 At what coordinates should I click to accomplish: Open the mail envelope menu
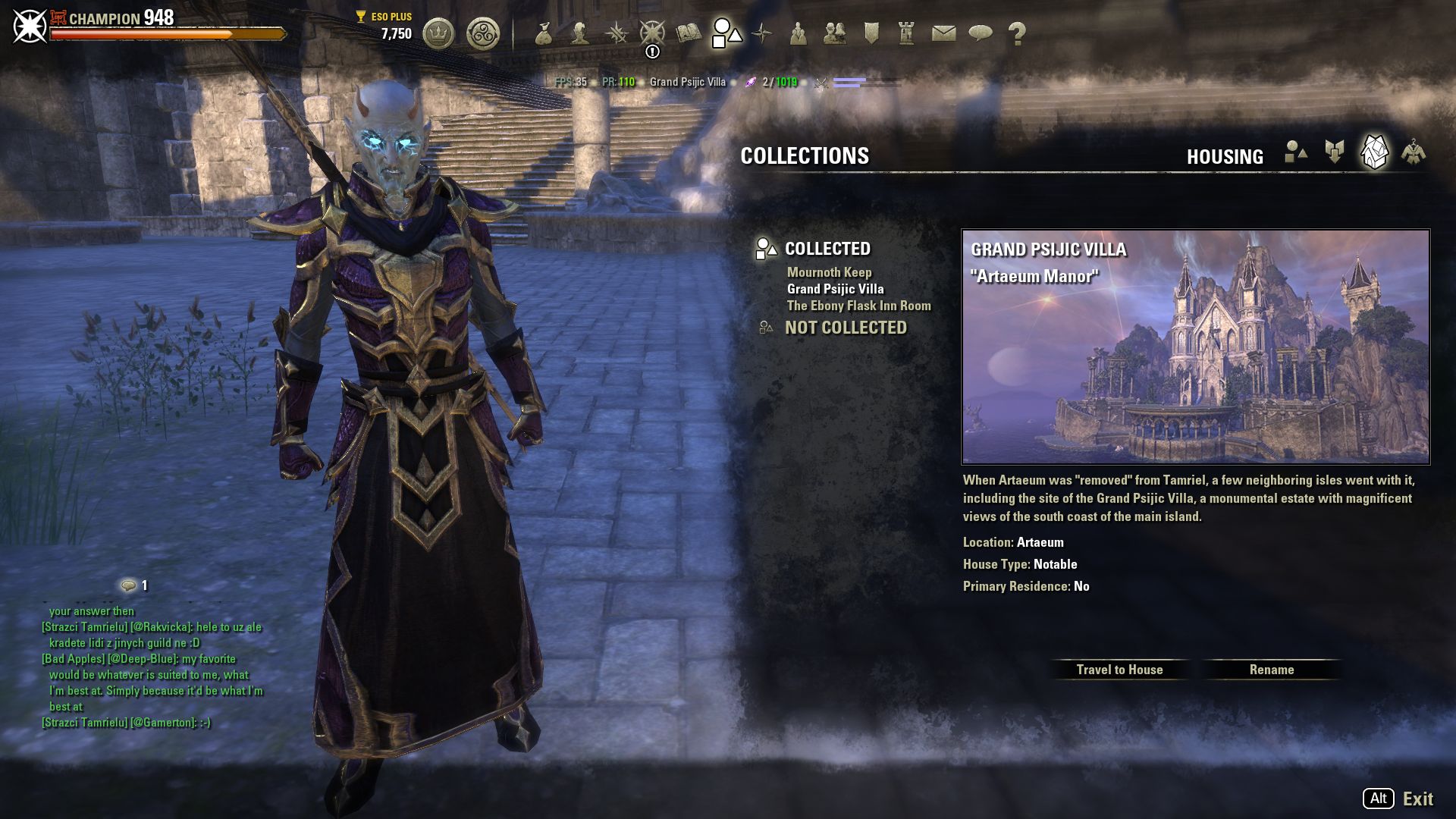[943, 33]
